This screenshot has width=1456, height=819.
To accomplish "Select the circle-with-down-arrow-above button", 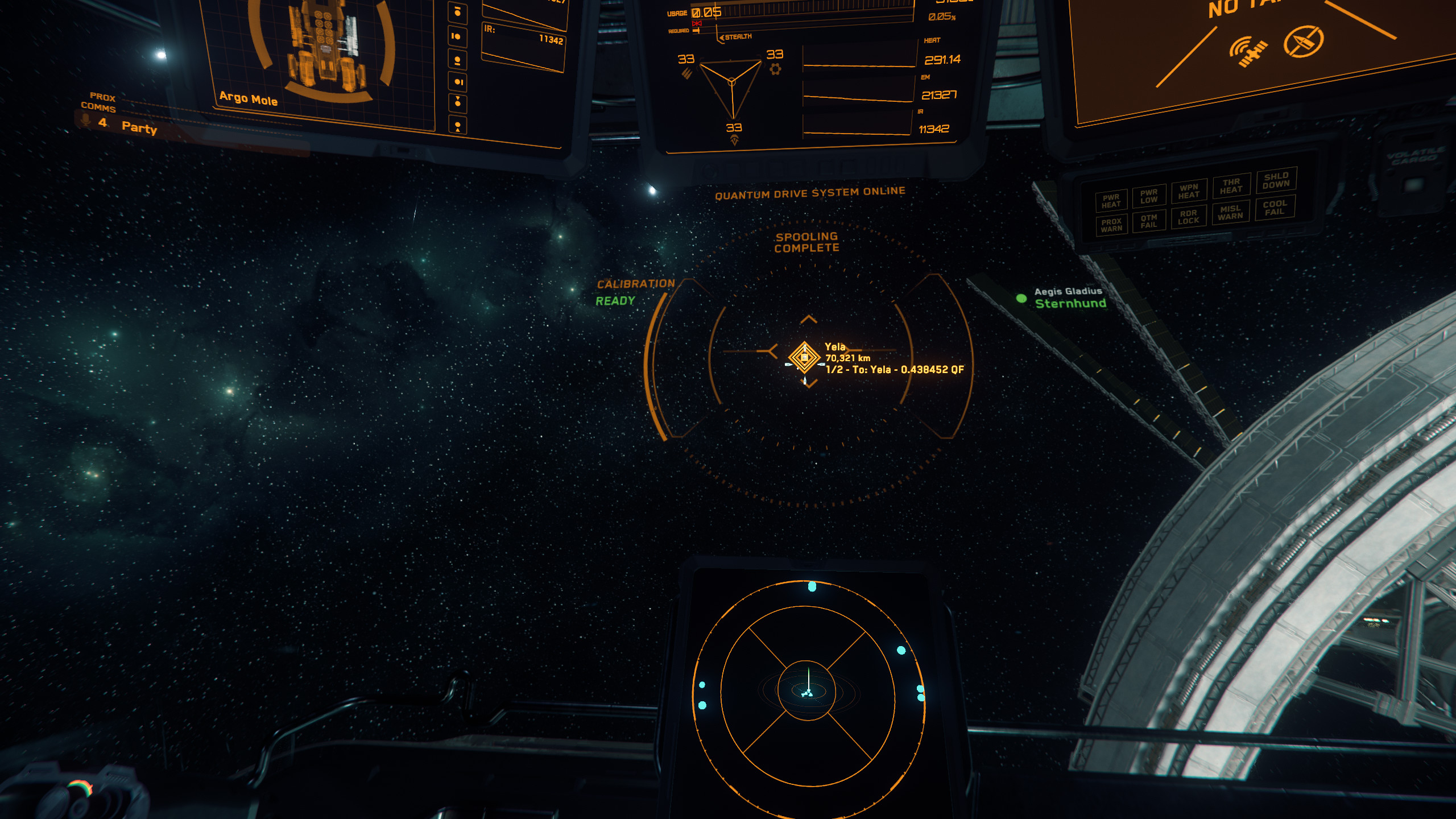I will (458, 103).
